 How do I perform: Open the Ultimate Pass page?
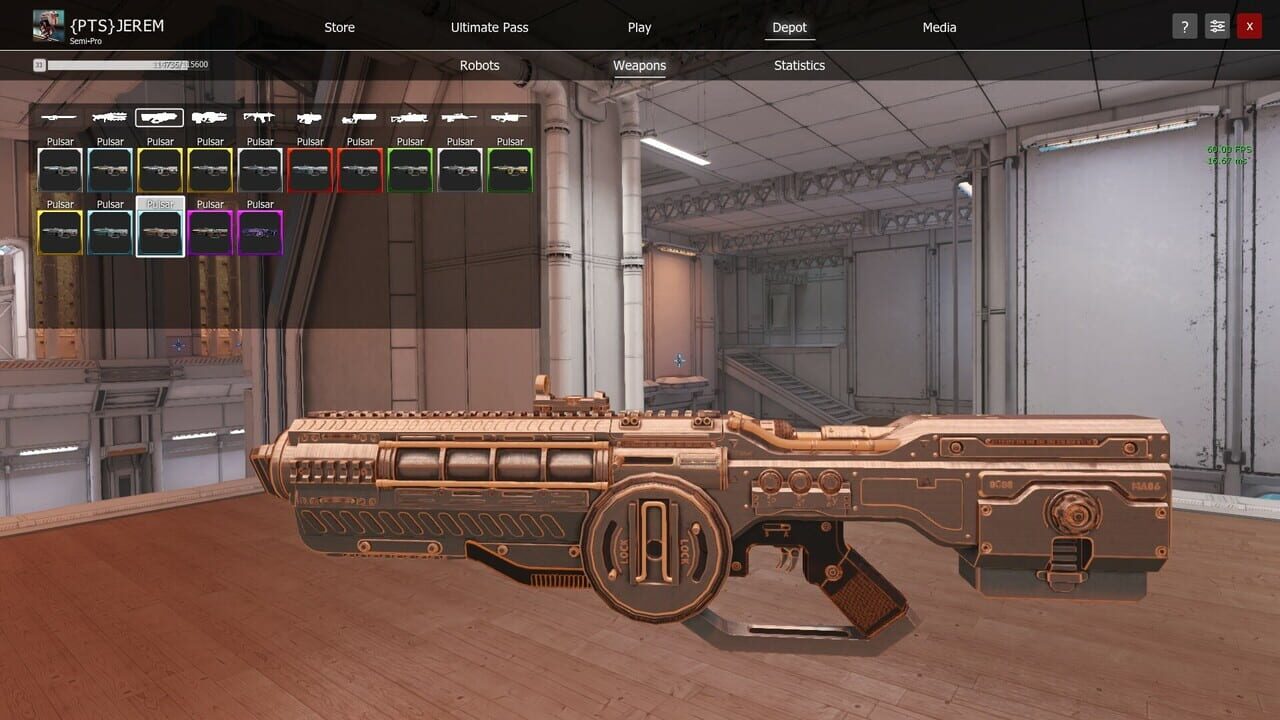click(489, 27)
